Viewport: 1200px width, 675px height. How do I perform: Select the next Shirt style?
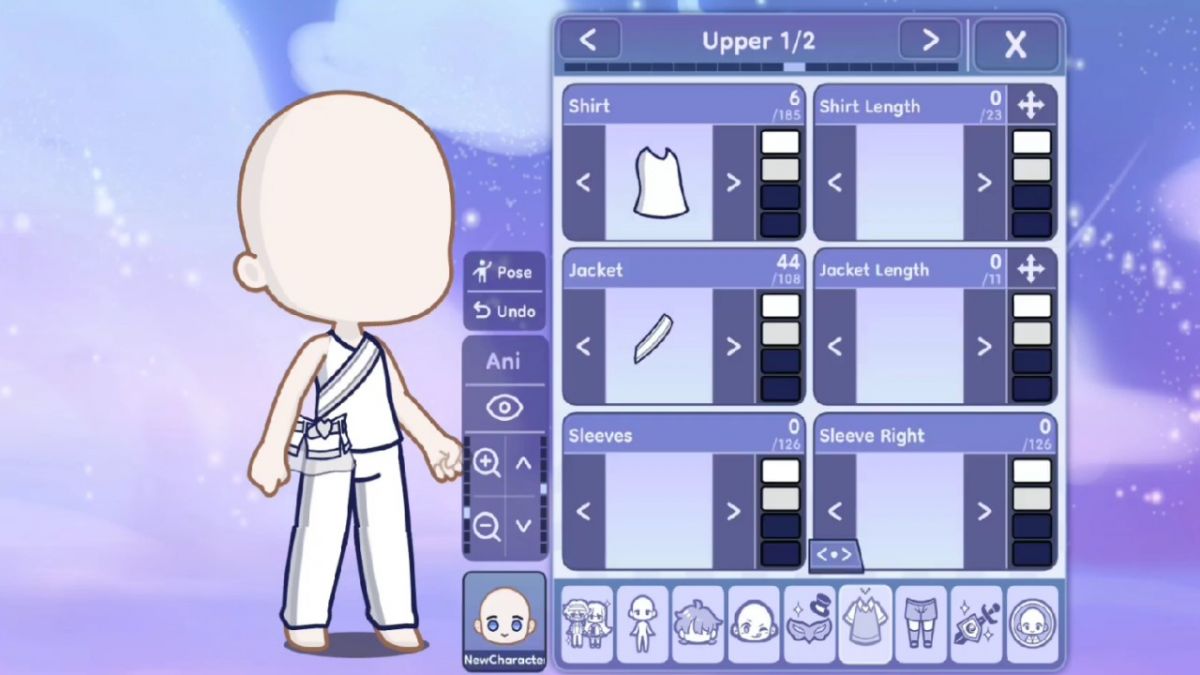point(733,182)
